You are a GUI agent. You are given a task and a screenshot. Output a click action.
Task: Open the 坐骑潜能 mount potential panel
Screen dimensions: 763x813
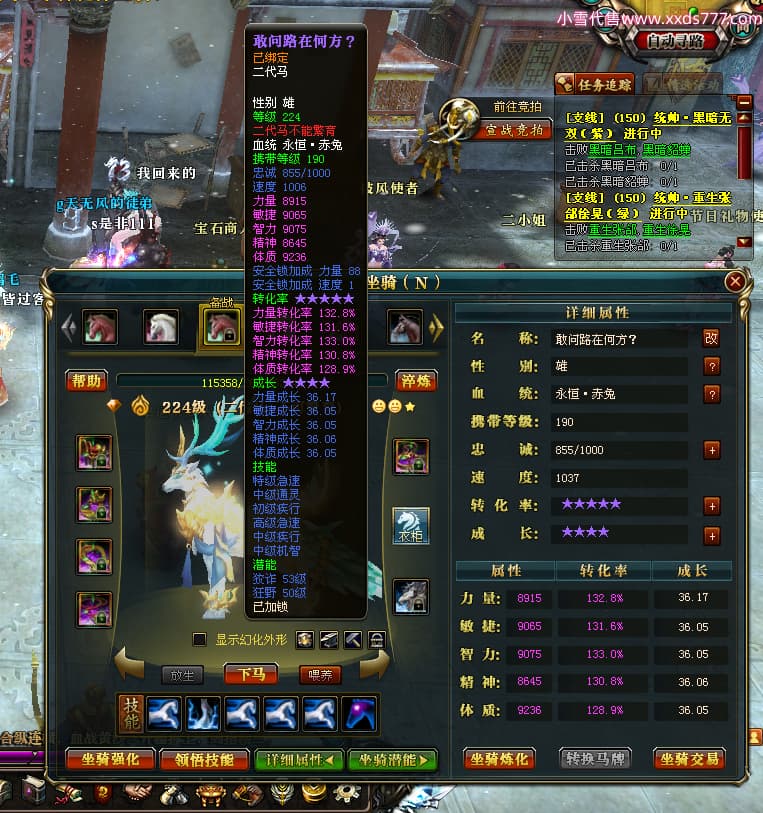[x=393, y=759]
